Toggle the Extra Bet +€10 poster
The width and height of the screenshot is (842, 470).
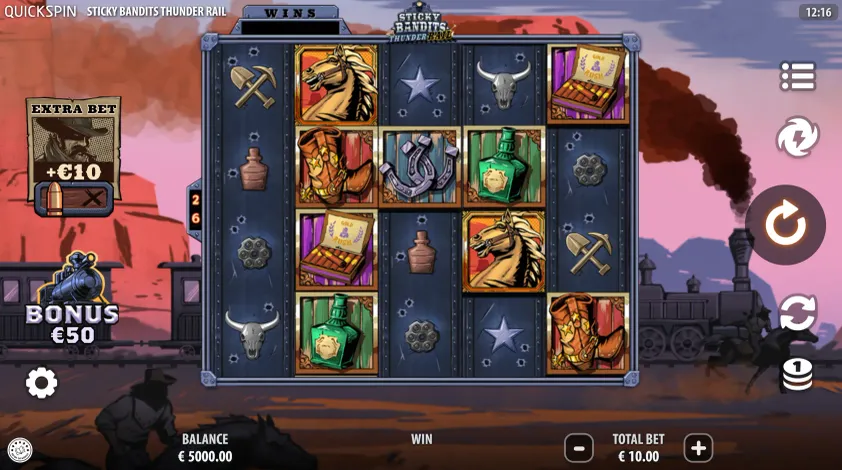coord(73,155)
